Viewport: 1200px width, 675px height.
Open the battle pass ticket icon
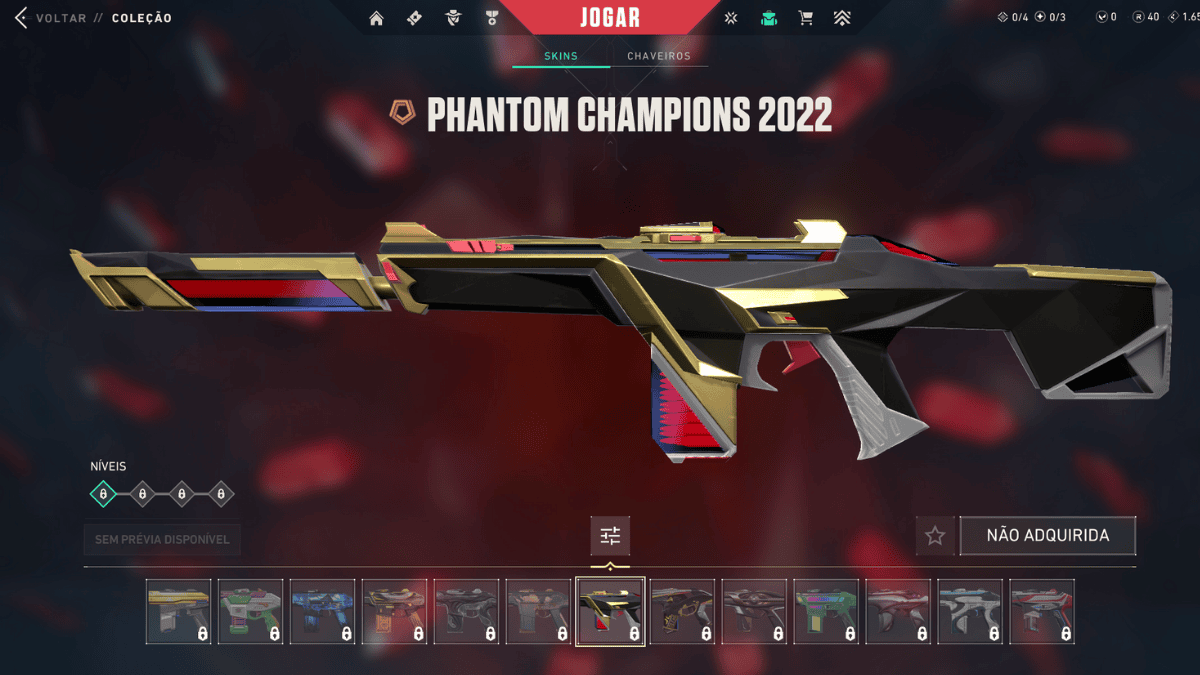click(415, 18)
